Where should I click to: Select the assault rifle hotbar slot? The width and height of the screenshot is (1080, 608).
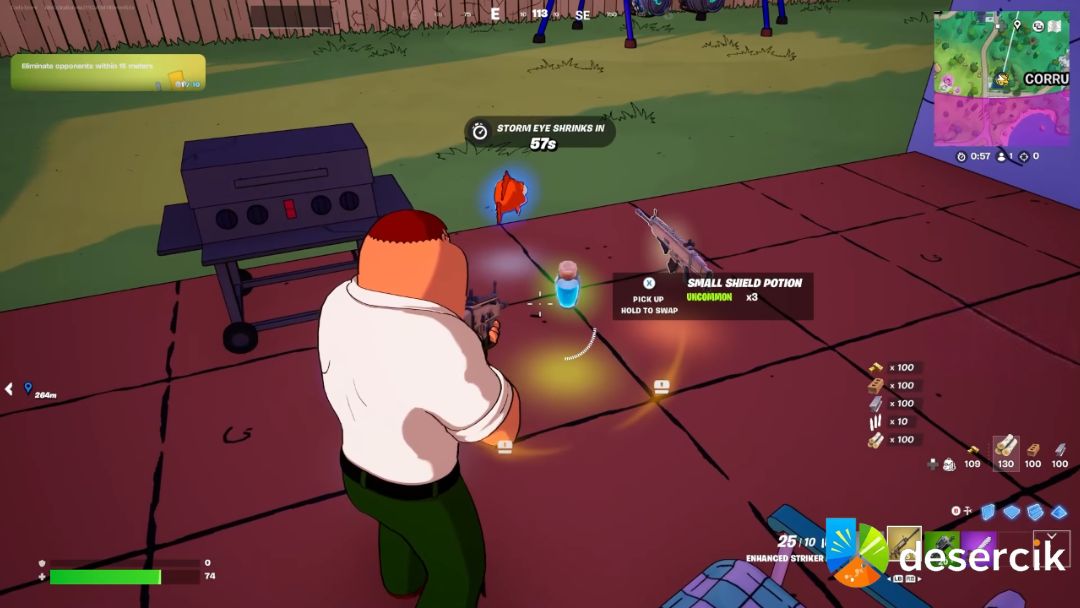pyautogui.click(x=904, y=545)
